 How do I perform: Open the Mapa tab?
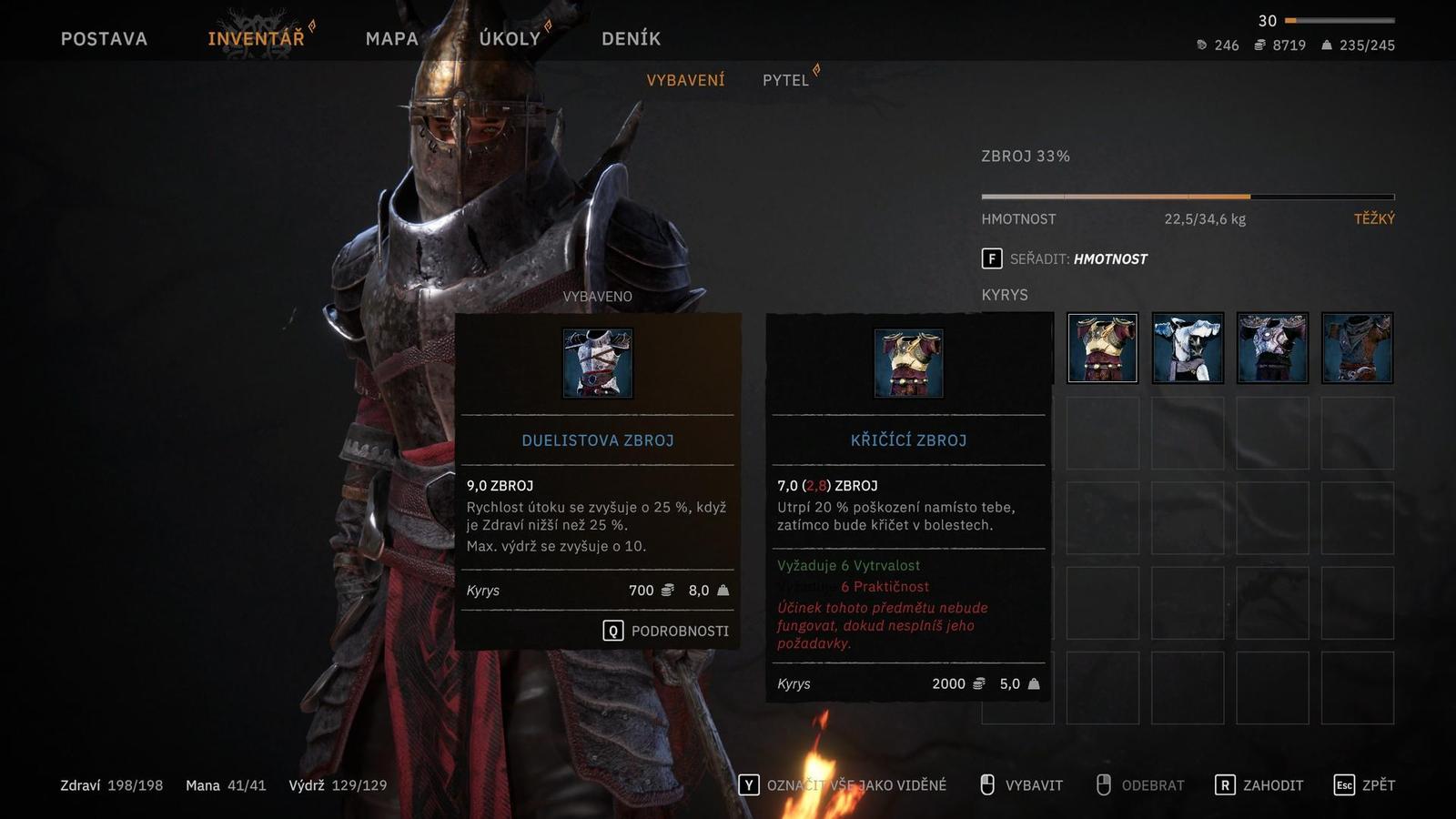391,38
